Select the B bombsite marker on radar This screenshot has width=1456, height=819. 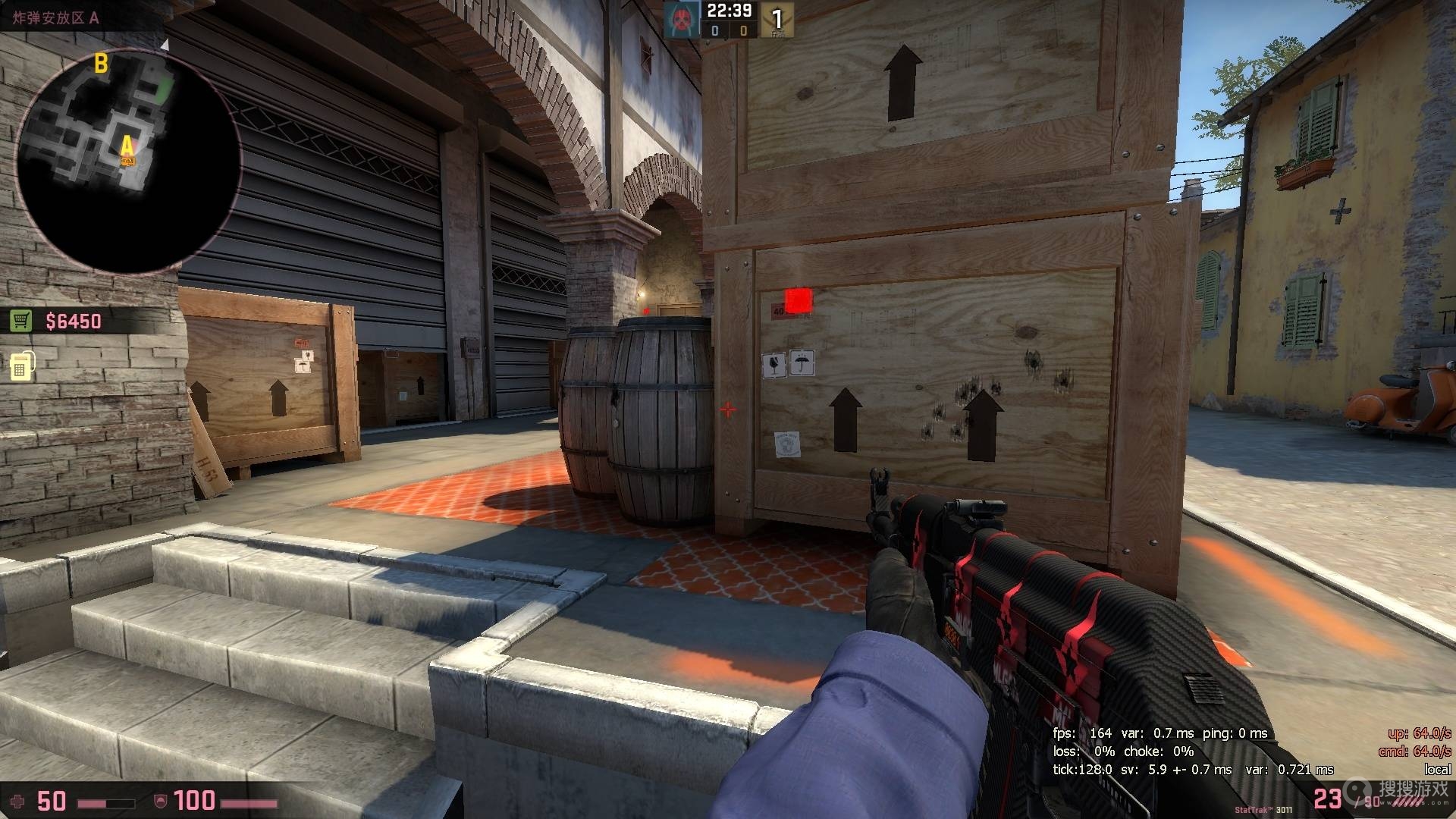point(101,64)
